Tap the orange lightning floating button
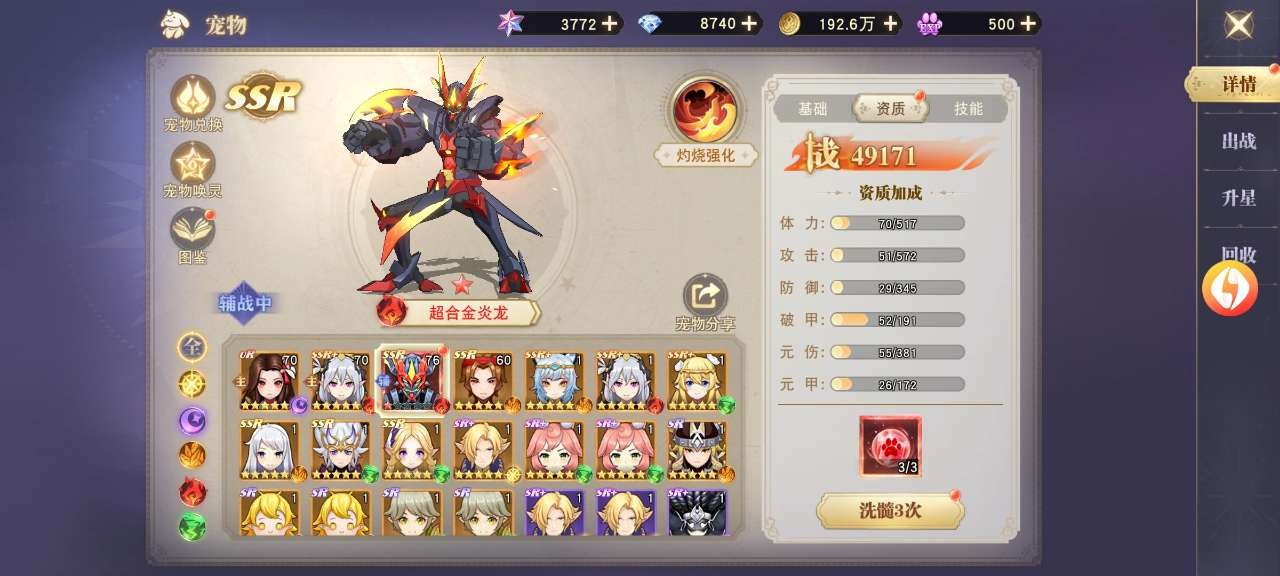This screenshot has height=576, width=1280. pyautogui.click(x=1229, y=288)
